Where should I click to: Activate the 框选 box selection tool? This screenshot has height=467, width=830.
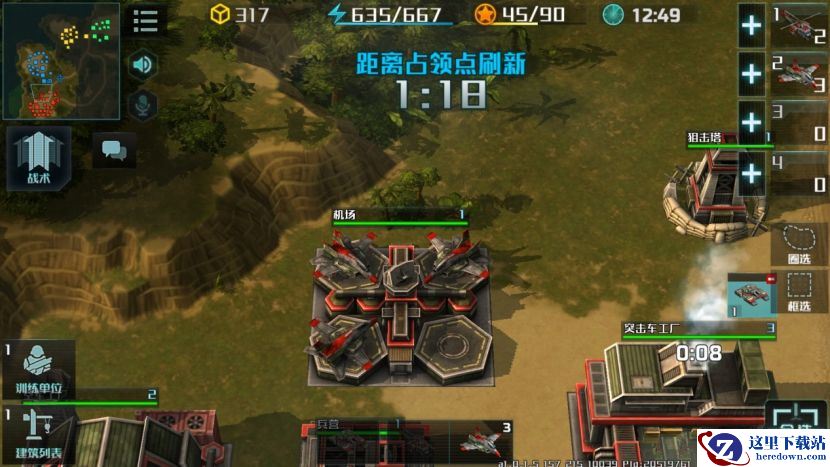coord(800,294)
